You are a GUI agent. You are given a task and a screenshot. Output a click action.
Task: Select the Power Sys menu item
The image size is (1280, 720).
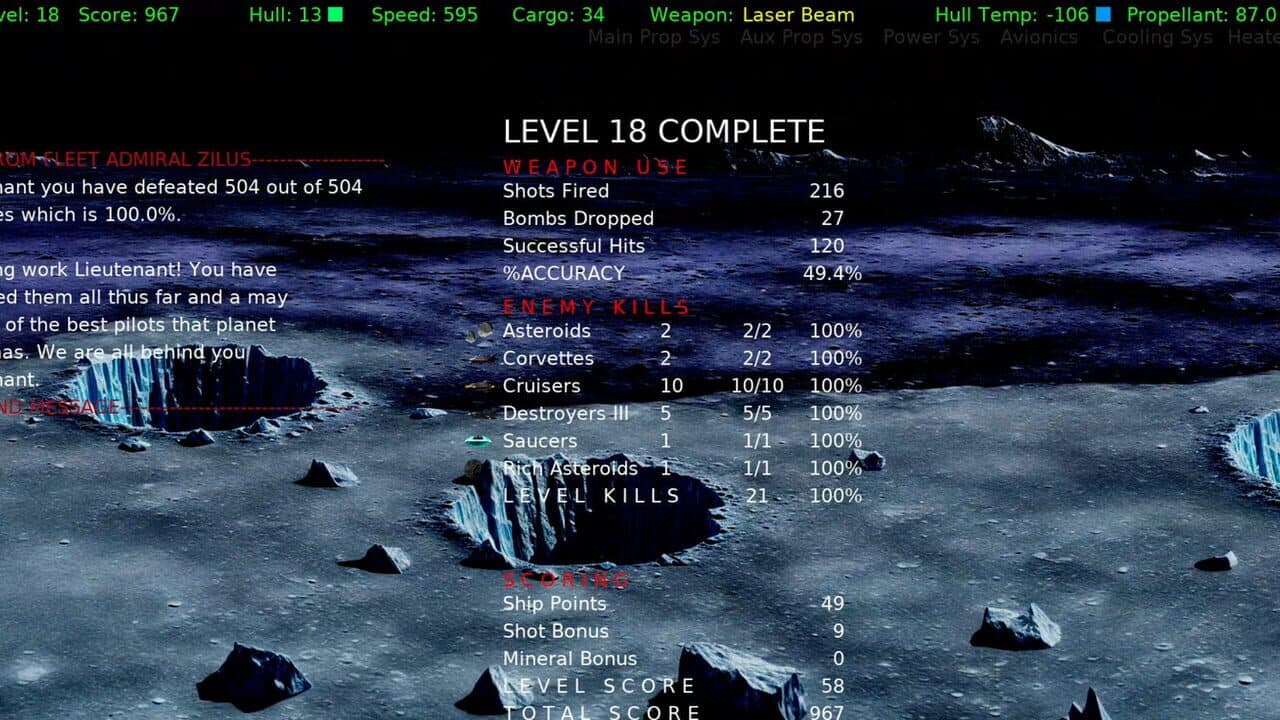pyautogui.click(x=930, y=37)
